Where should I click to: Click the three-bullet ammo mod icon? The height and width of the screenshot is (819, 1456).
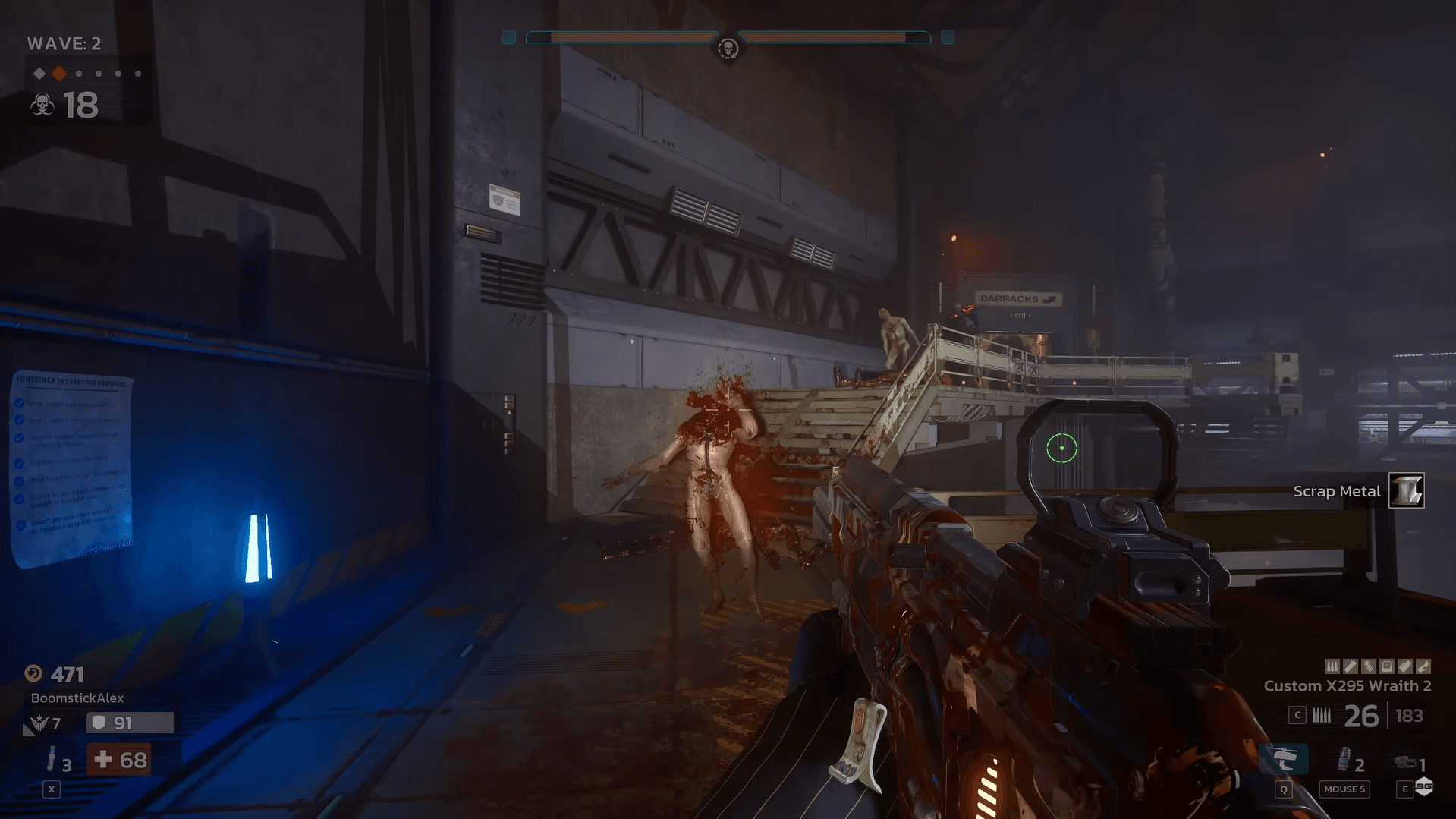(x=1332, y=666)
